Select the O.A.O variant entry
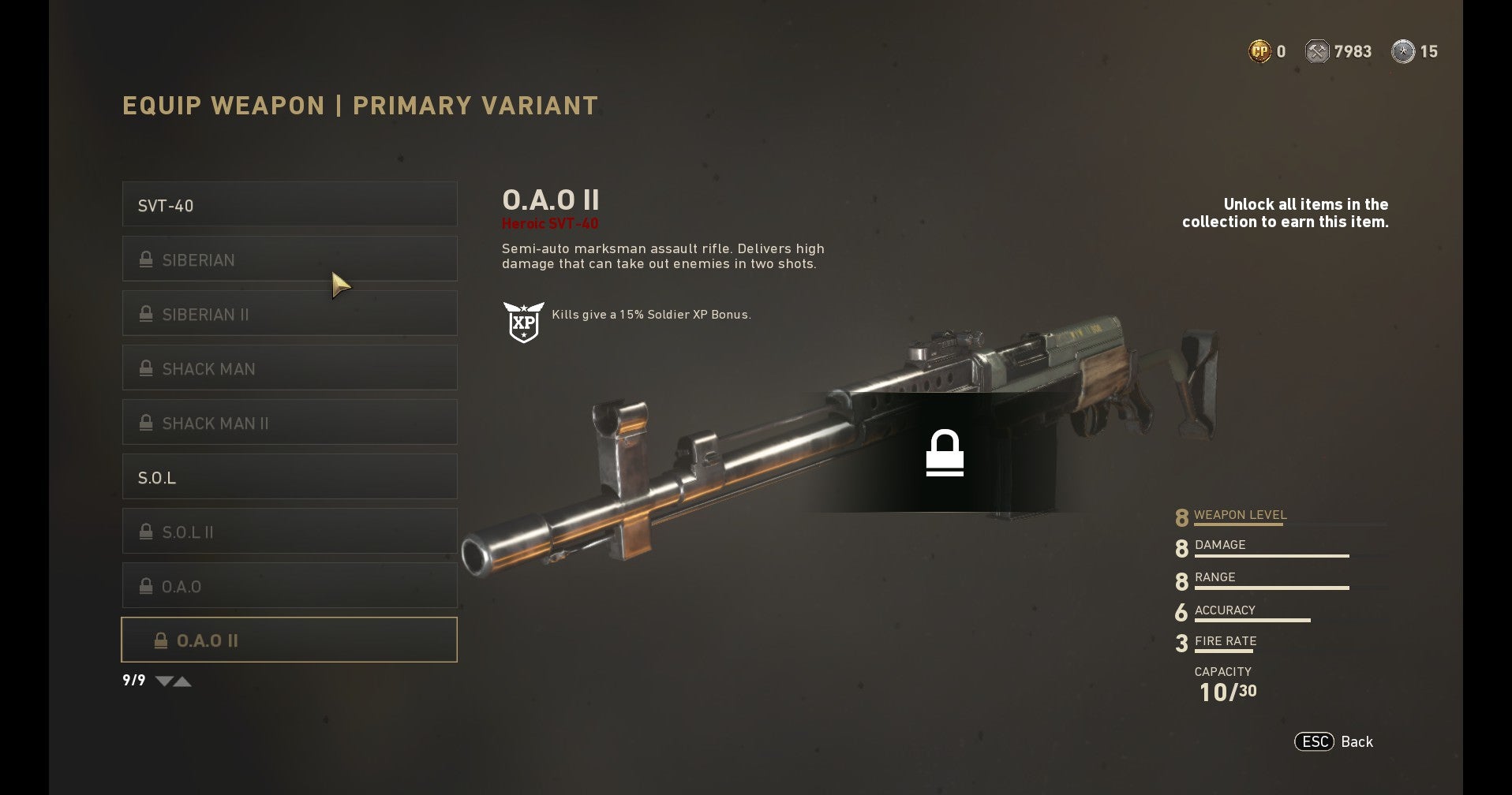 pyautogui.click(x=289, y=585)
